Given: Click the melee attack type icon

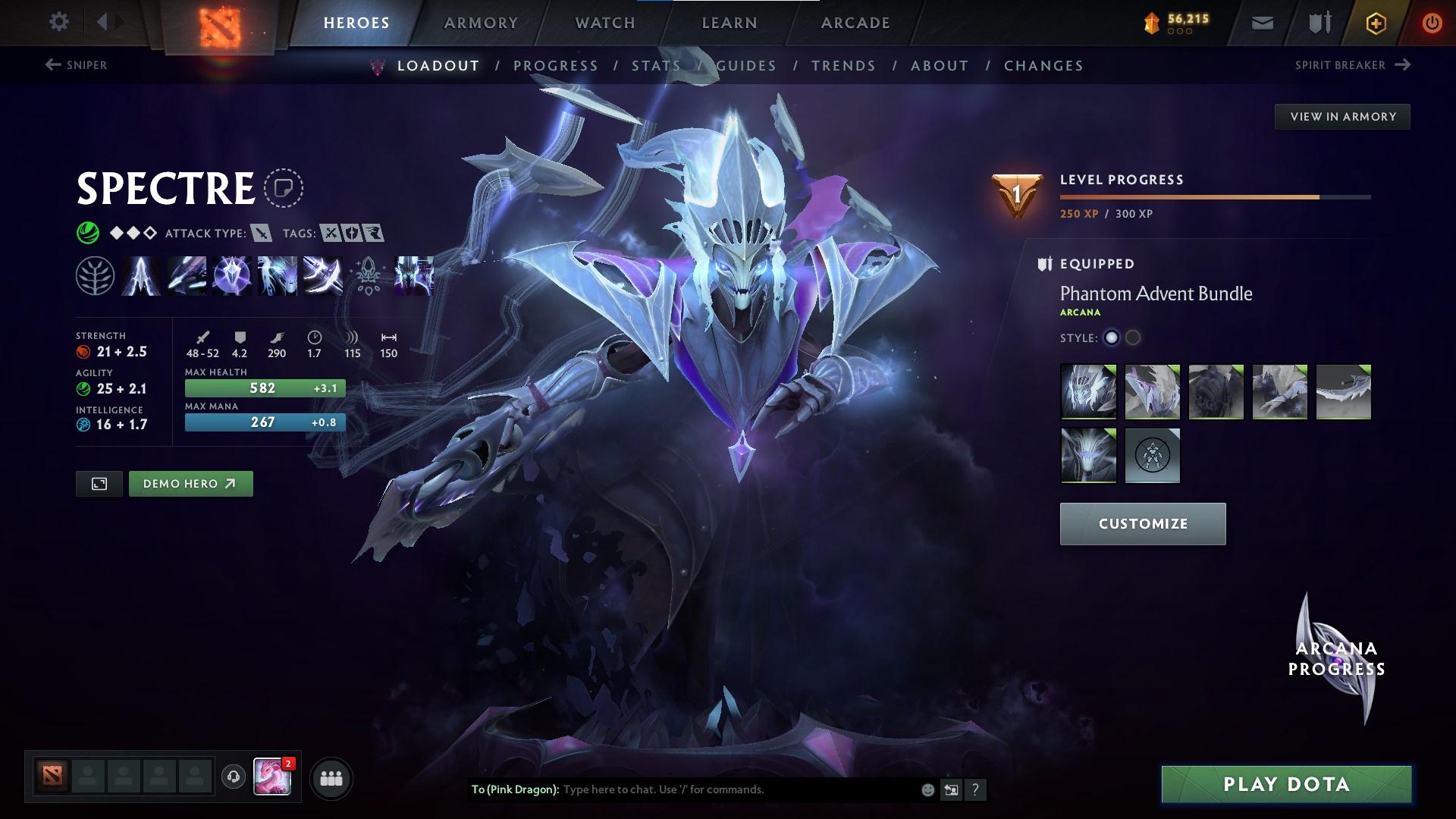Looking at the screenshot, I should [261, 234].
